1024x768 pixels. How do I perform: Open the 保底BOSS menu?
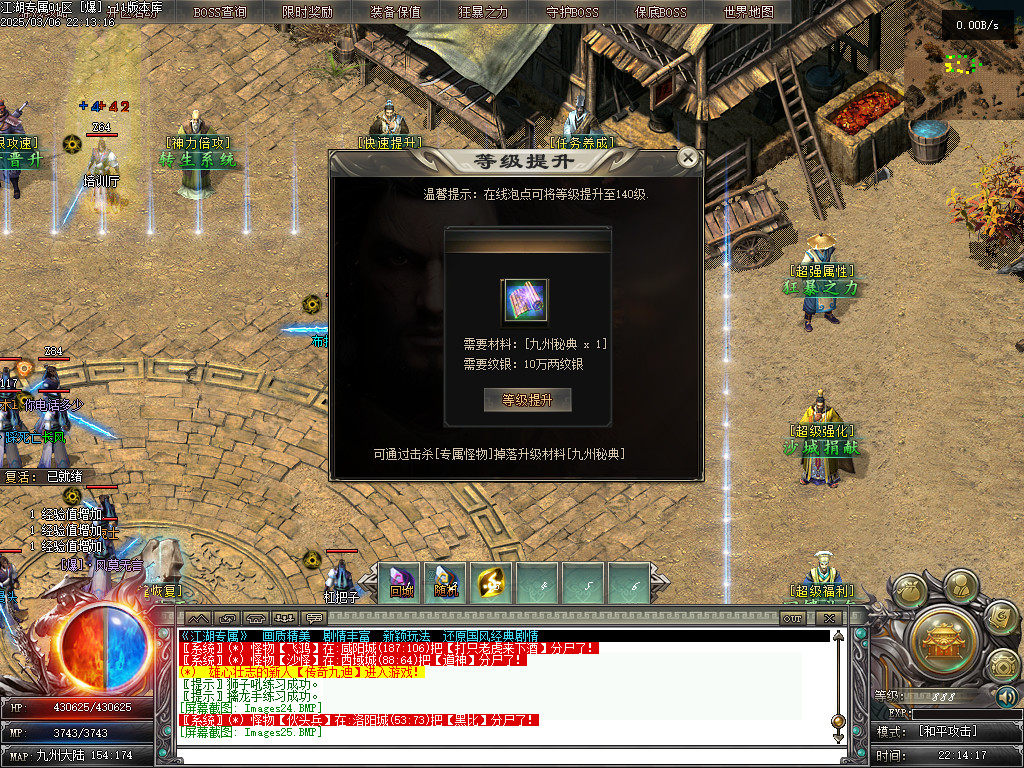[x=660, y=13]
